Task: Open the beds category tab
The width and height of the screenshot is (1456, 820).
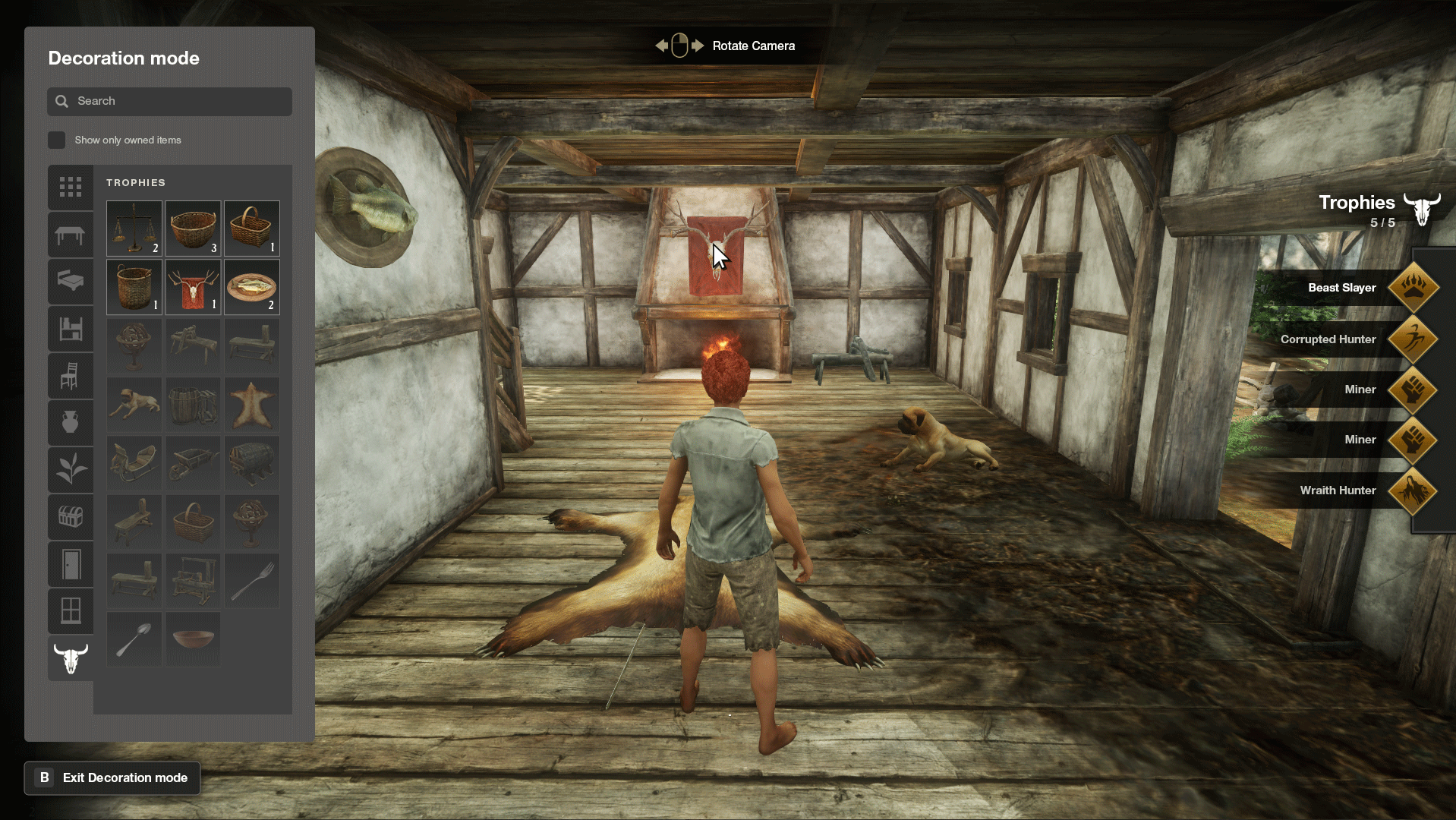Action: click(71, 282)
